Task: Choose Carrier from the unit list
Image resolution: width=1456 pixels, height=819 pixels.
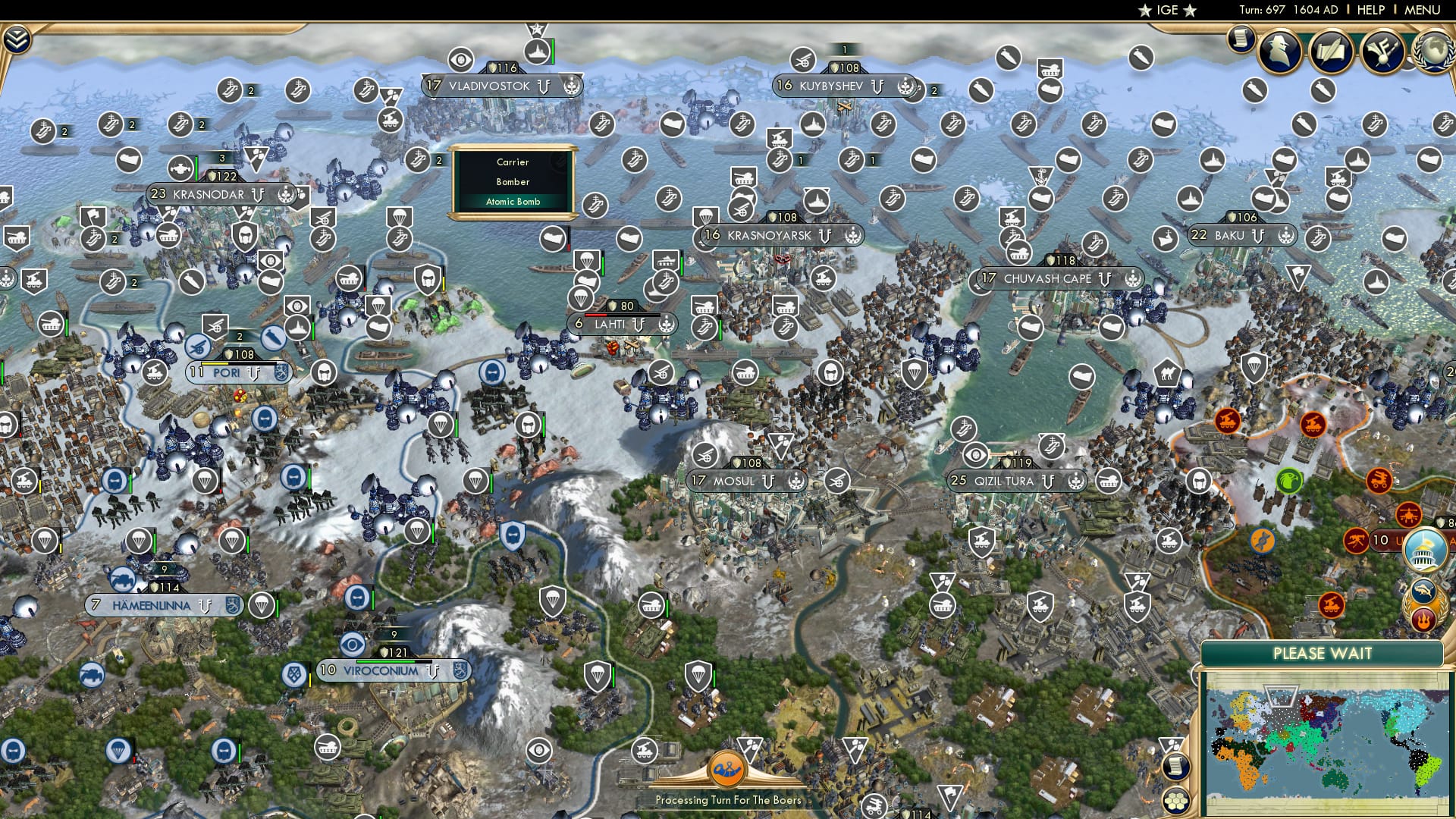Action: [x=513, y=162]
